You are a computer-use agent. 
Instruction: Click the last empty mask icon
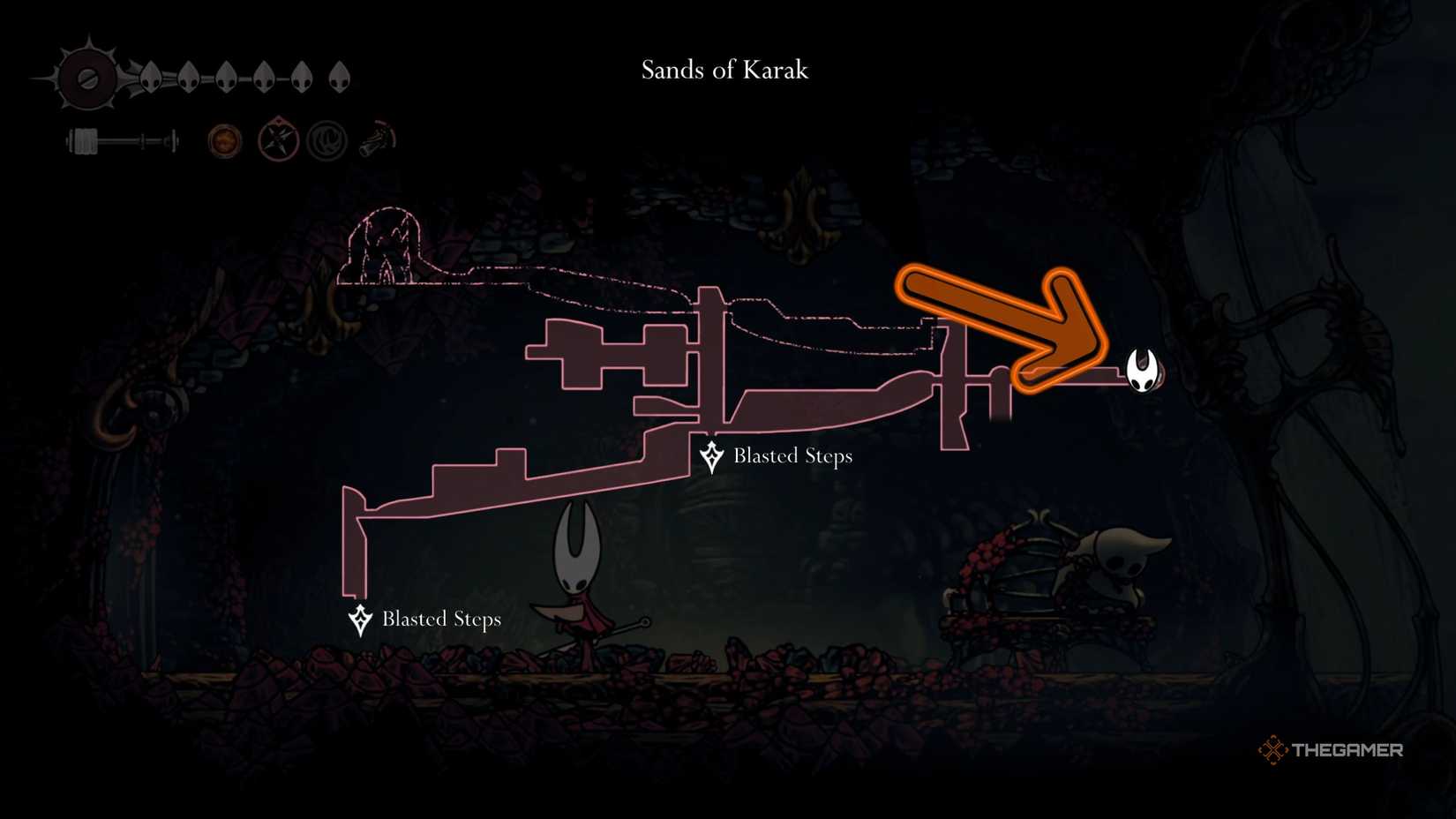[x=340, y=78]
